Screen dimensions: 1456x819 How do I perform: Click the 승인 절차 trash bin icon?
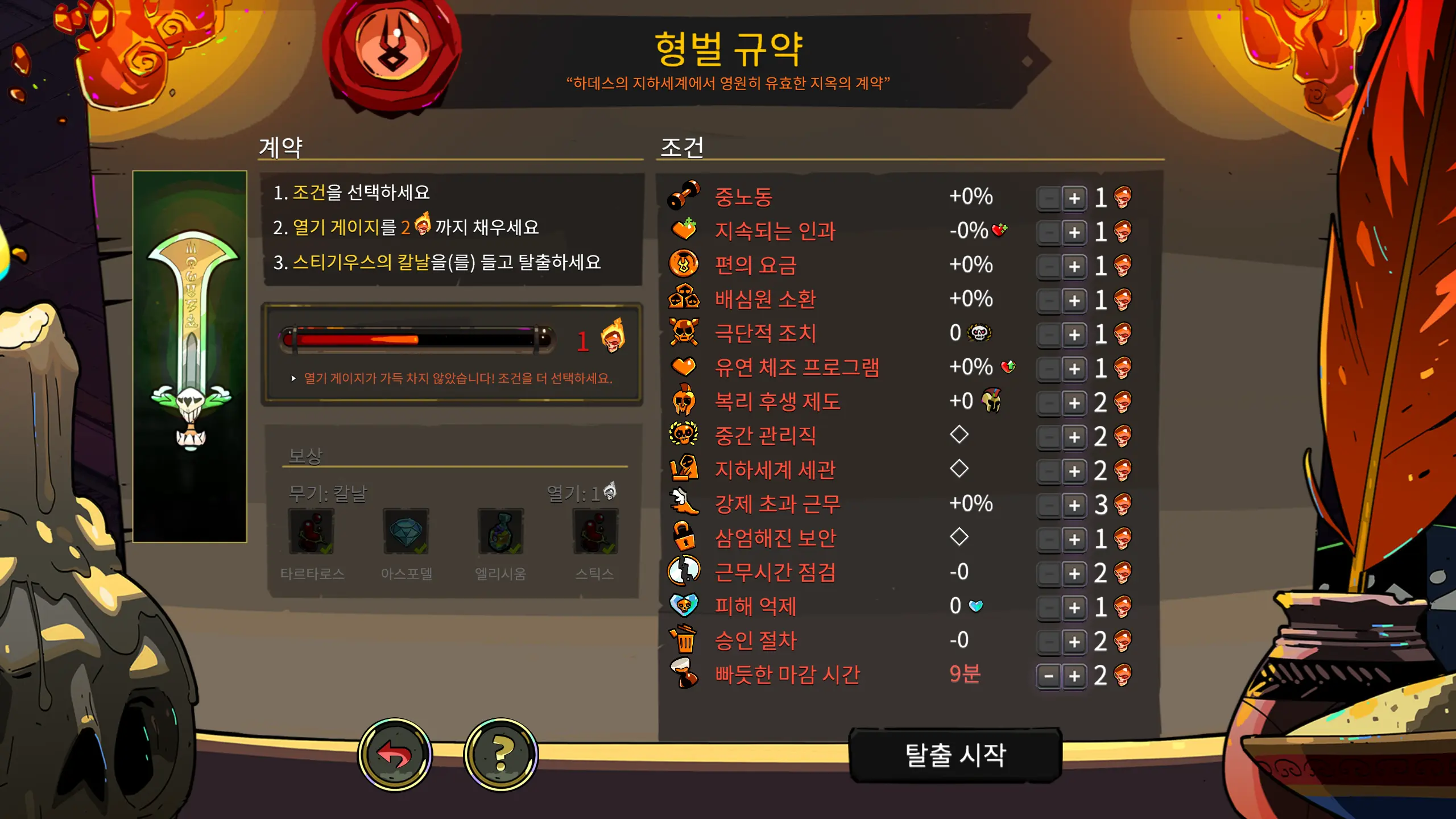(x=685, y=640)
